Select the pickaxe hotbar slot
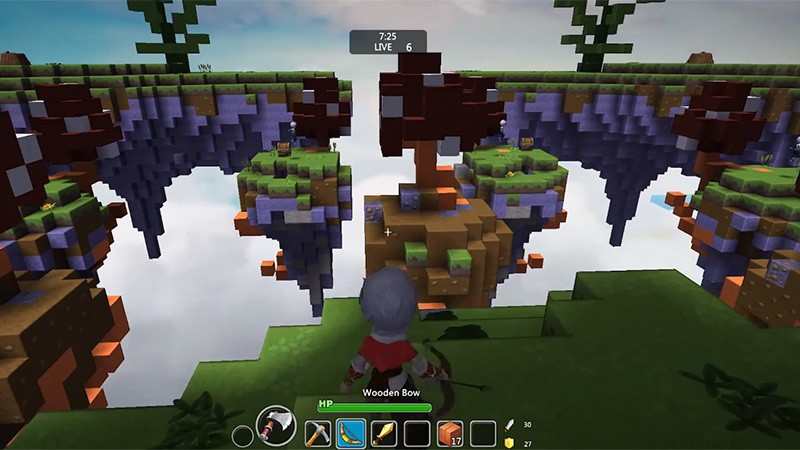The height and width of the screenshot is (450, 800). click(316, 433)
